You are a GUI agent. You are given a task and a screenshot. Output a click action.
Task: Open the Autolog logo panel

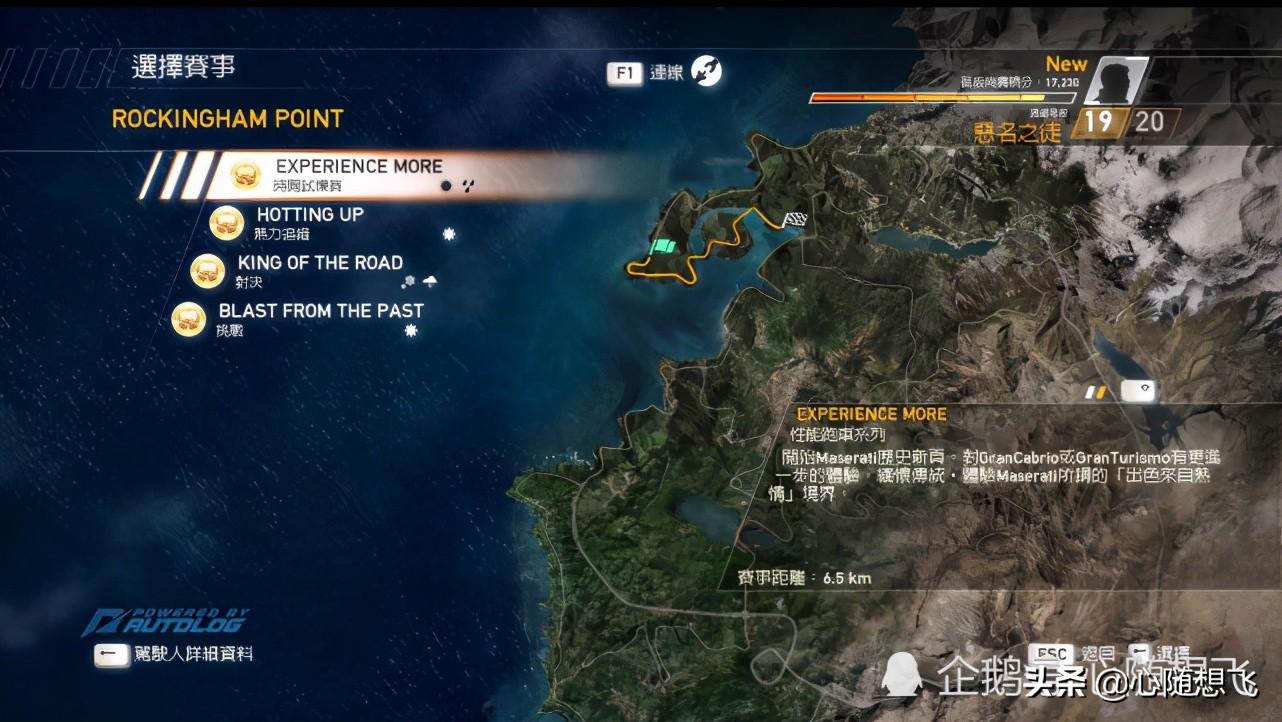(166, 622)
